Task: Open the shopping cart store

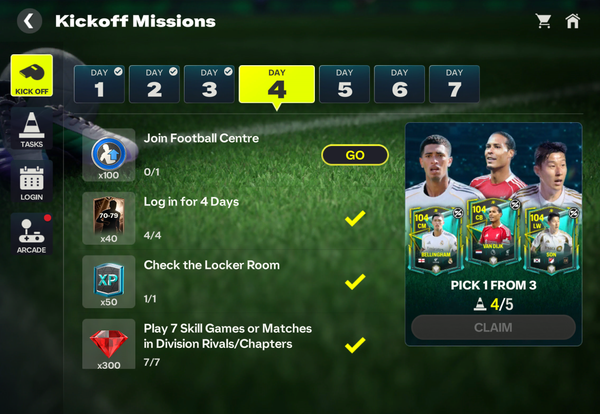Action: (x=544, y=20)
